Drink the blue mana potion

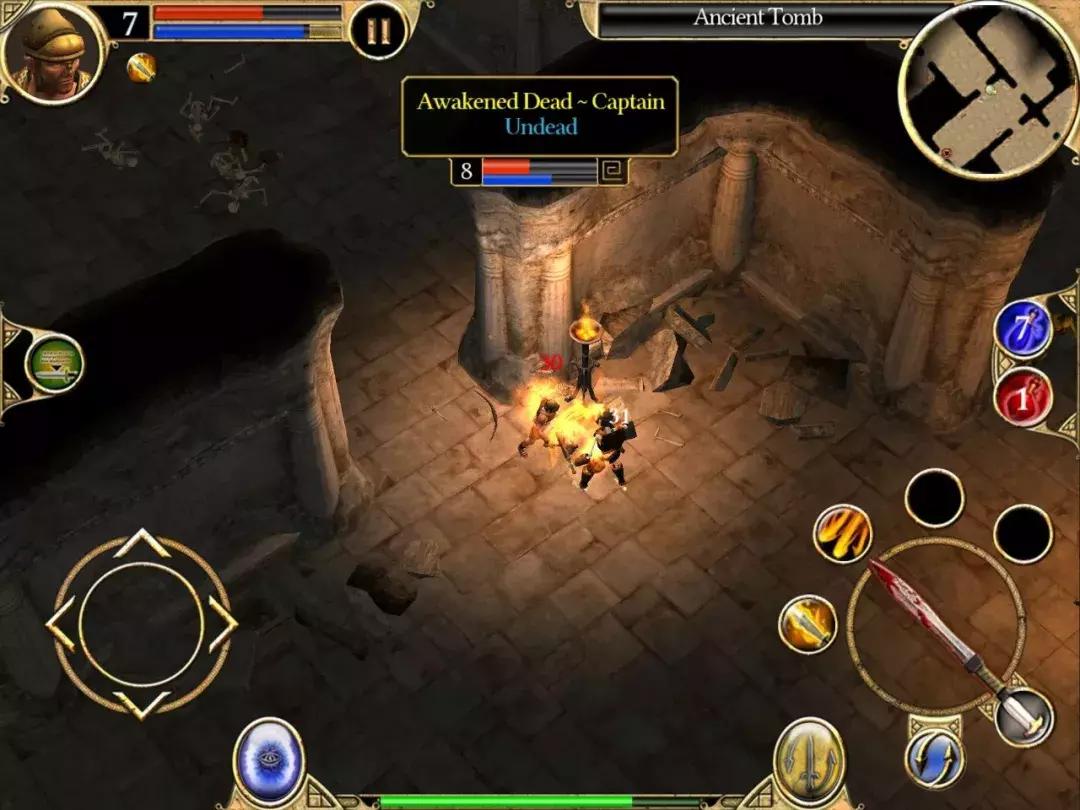(1023, 330)
